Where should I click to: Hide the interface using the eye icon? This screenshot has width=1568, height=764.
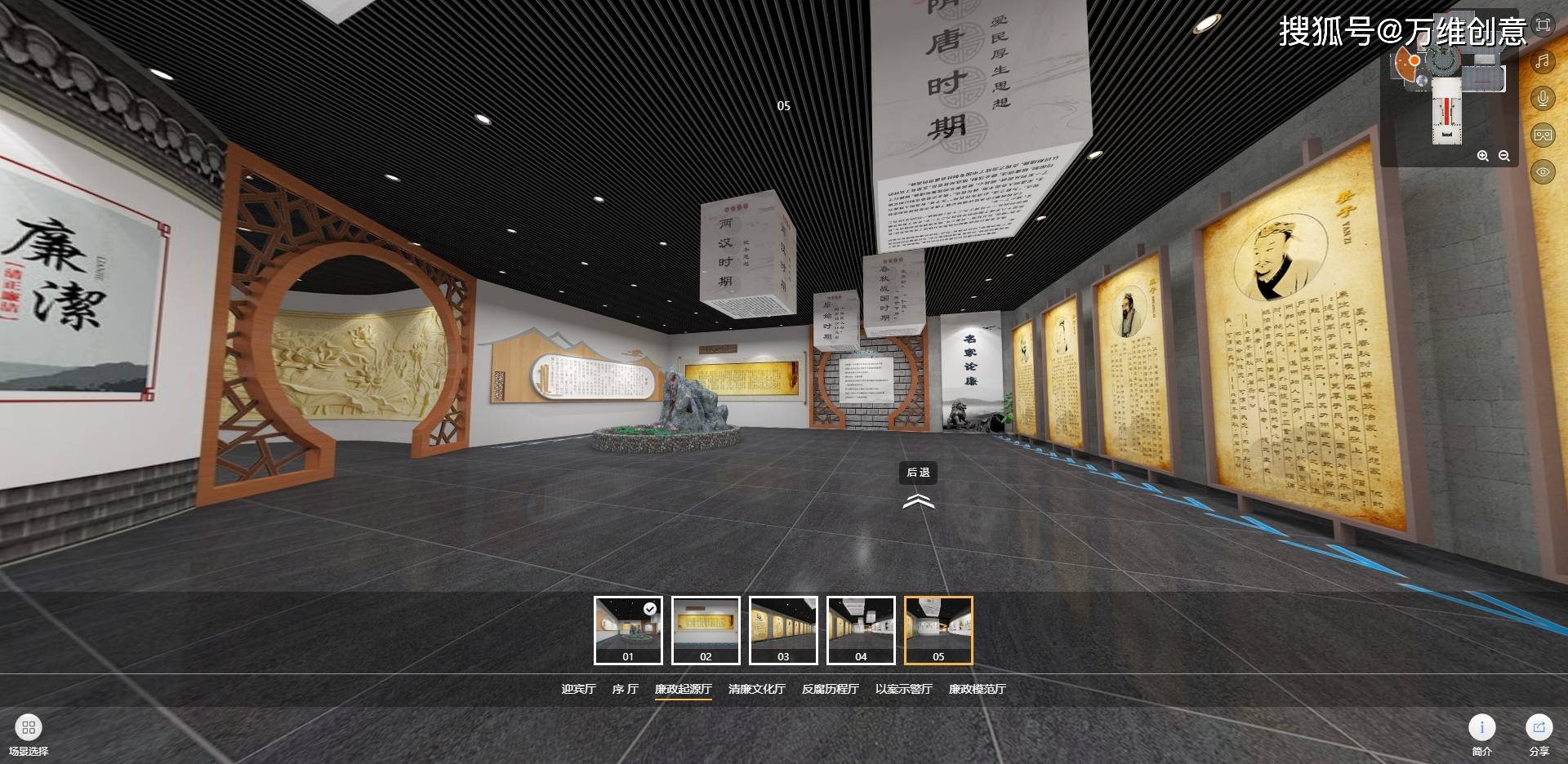pyautogui.click(x=1542, y=171)
